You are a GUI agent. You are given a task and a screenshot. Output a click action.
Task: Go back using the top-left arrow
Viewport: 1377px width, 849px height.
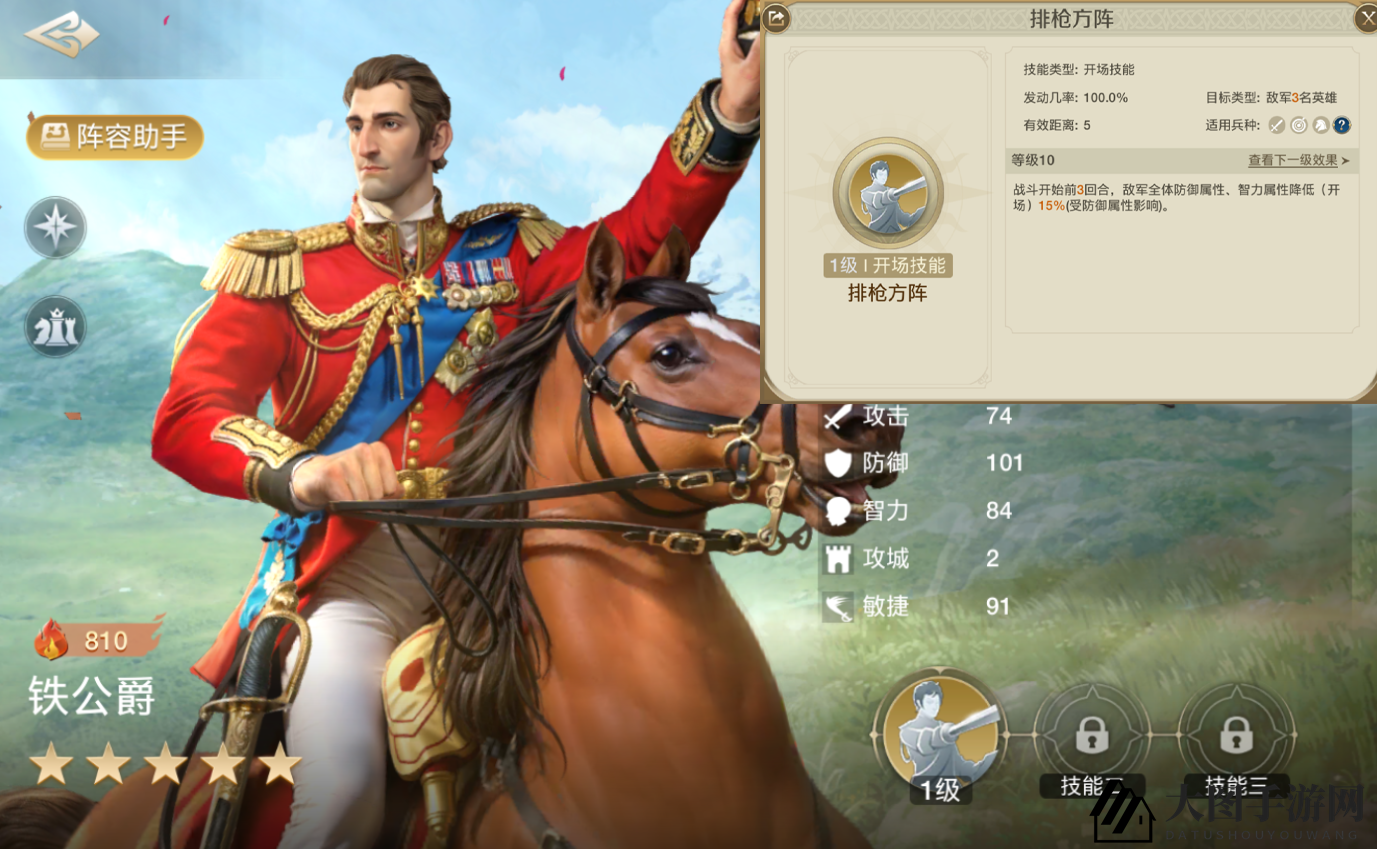click(x=62, y=36)
